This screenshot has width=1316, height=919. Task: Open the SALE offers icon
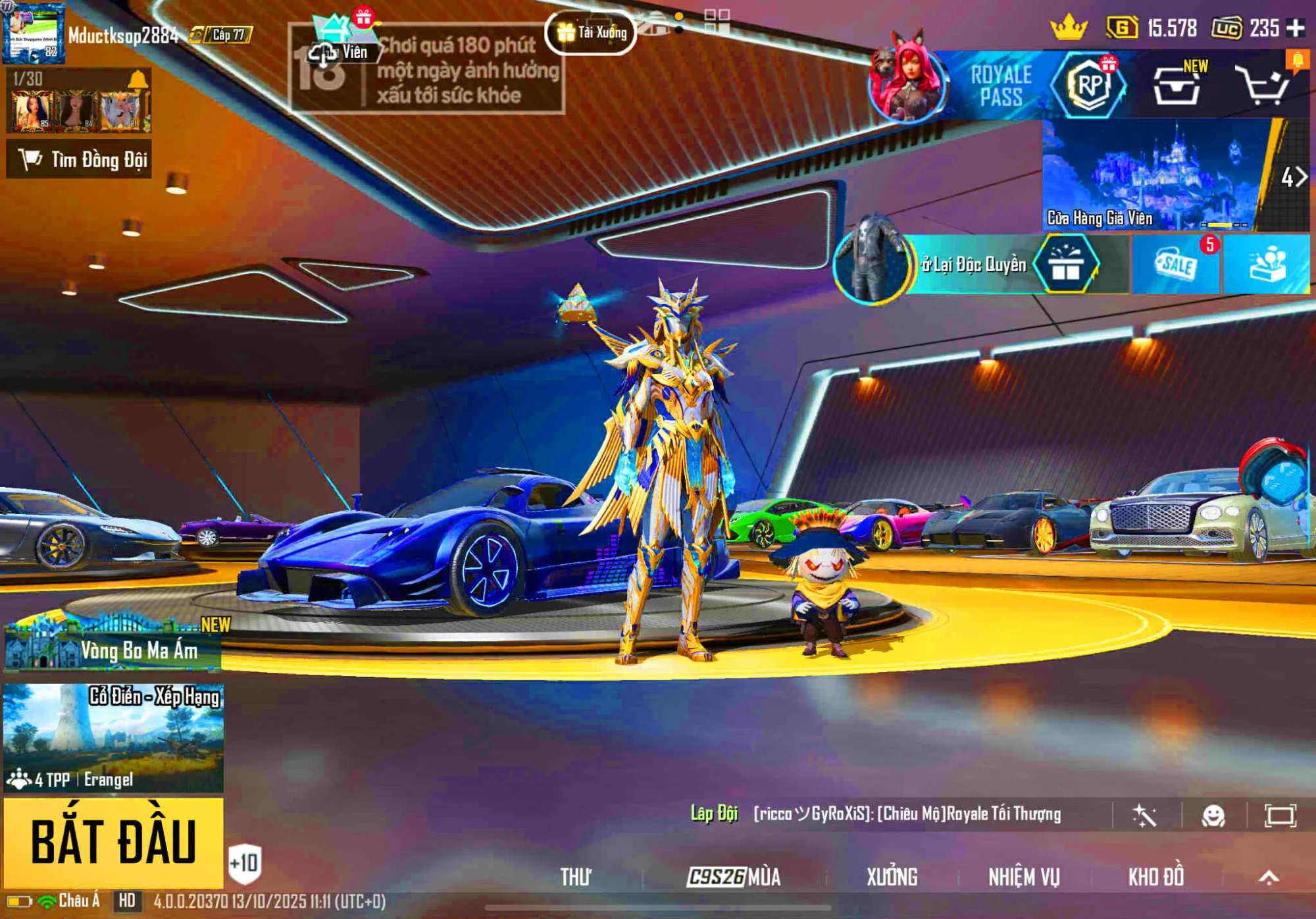click(1177, 265)
